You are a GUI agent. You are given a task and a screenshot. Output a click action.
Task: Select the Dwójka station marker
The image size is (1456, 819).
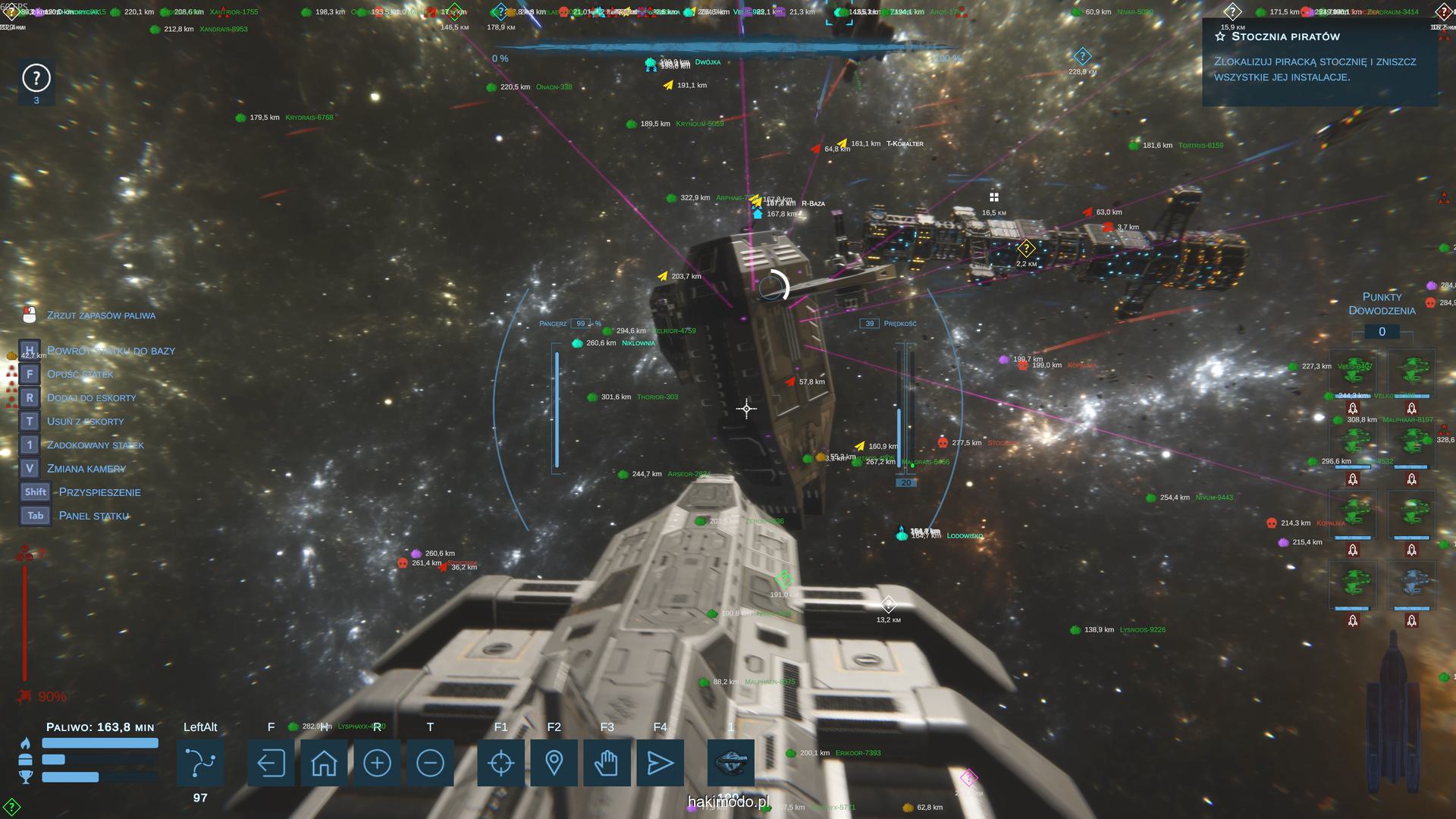pos(650,64)
